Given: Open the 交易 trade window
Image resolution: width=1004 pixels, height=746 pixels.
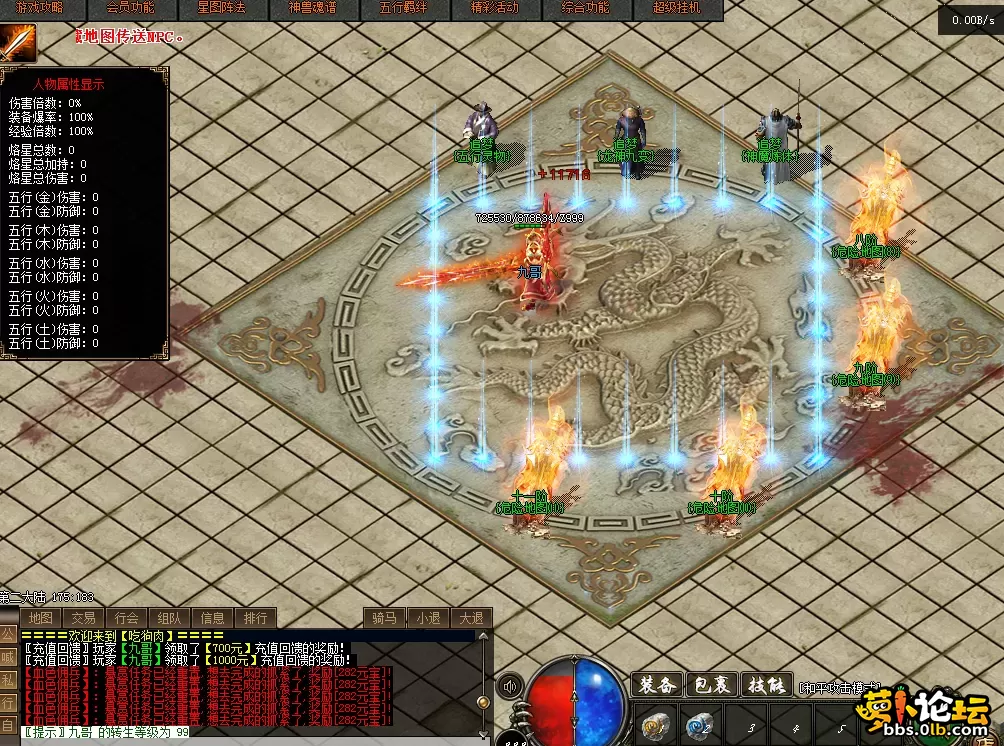Looking at the screenshot, I should [84, 618].
